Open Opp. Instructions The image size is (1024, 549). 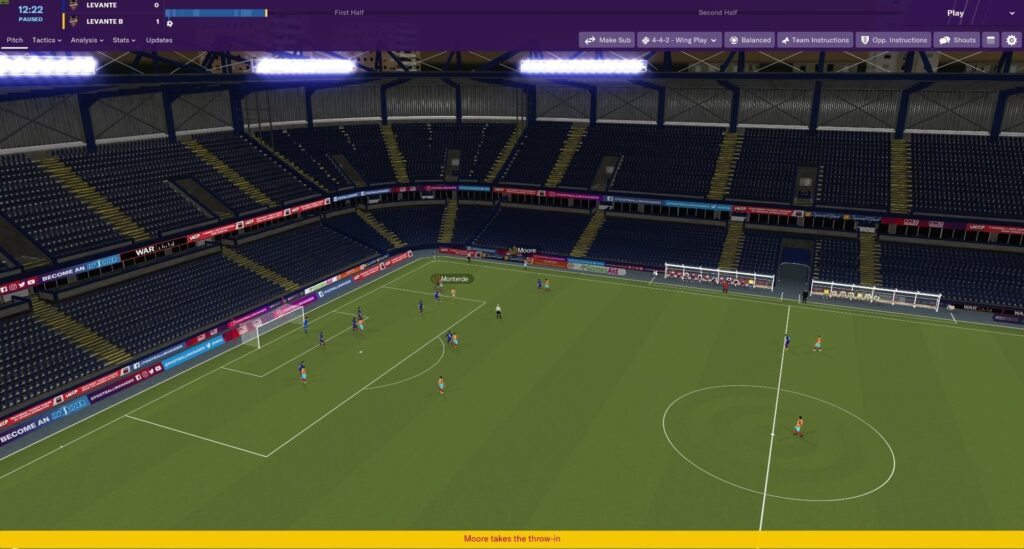(893, 40)
